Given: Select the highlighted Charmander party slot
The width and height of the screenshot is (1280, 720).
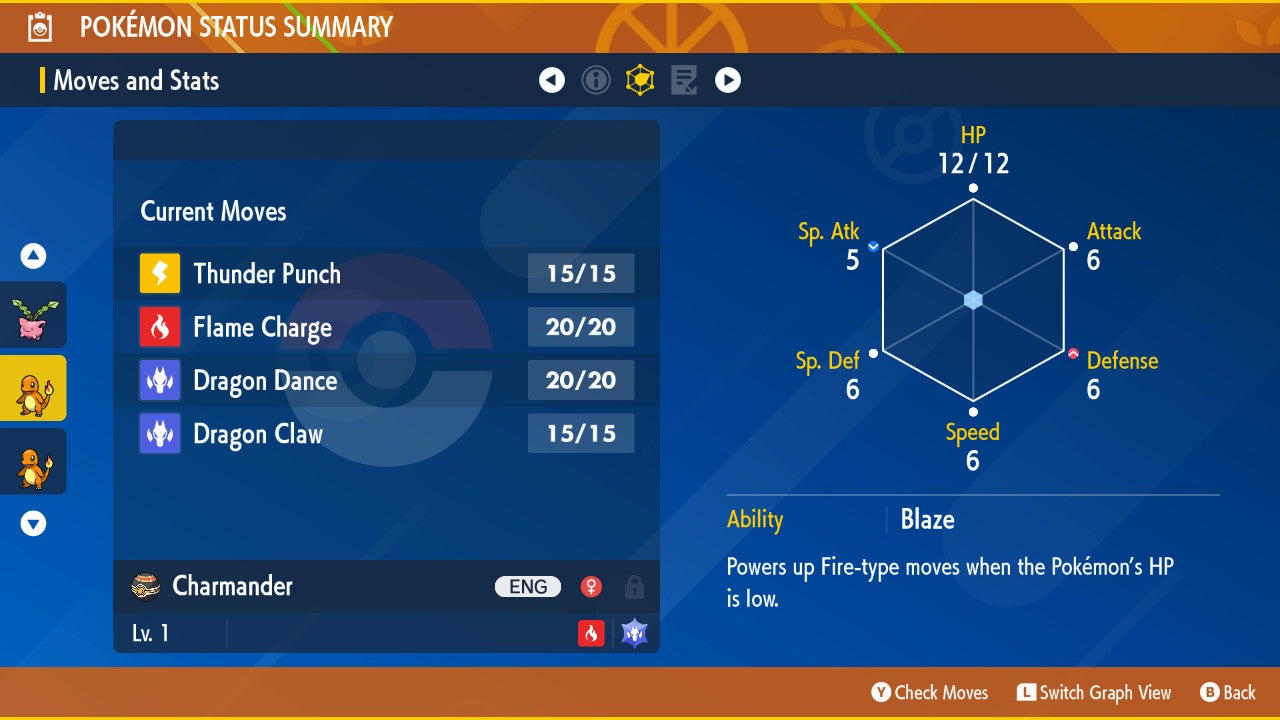Looking at the screenshot, I should tap(33, 388).
